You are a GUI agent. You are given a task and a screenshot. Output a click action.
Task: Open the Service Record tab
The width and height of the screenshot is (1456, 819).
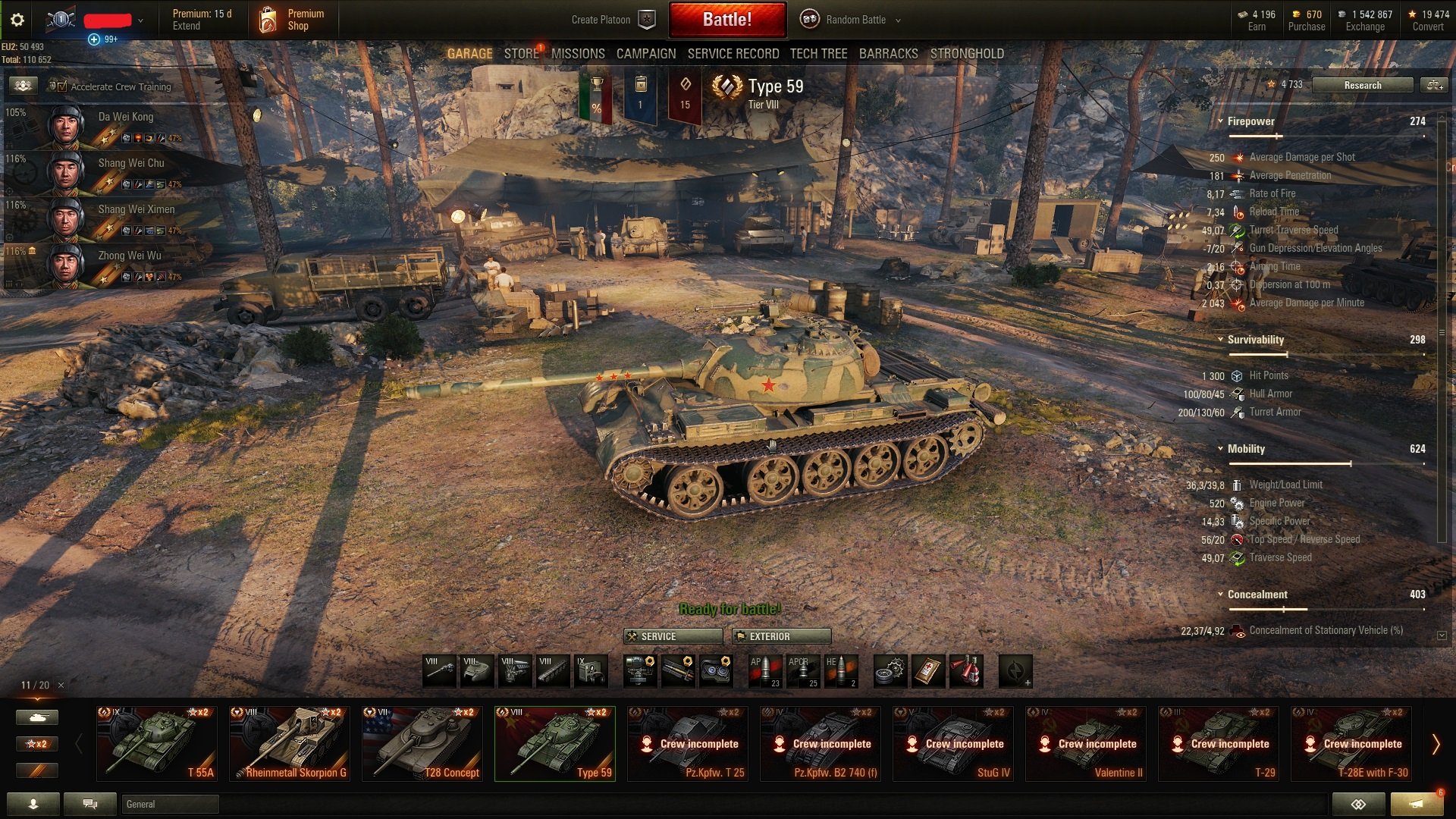733,54
